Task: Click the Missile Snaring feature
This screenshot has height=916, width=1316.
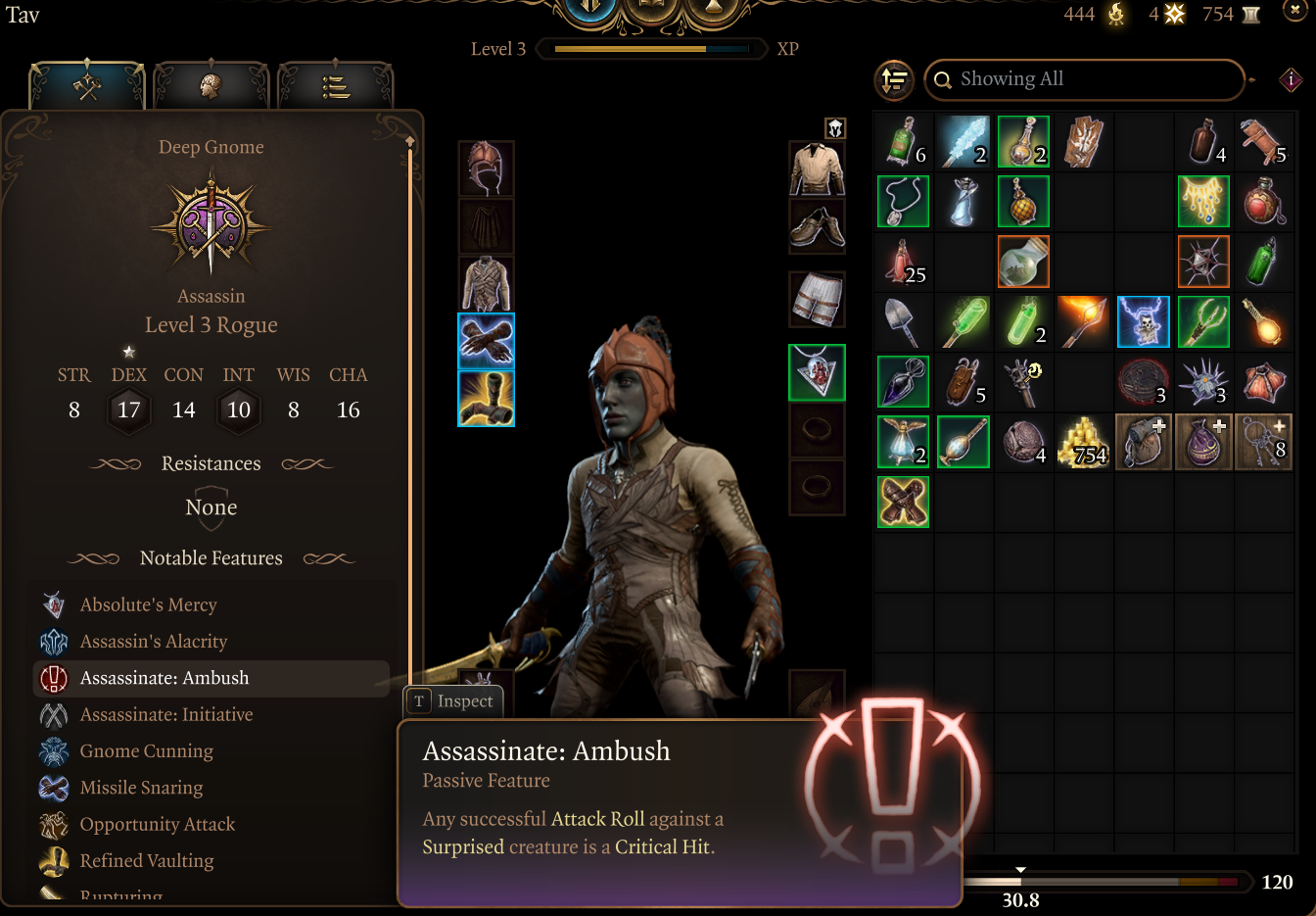Action: click(141, 788)
